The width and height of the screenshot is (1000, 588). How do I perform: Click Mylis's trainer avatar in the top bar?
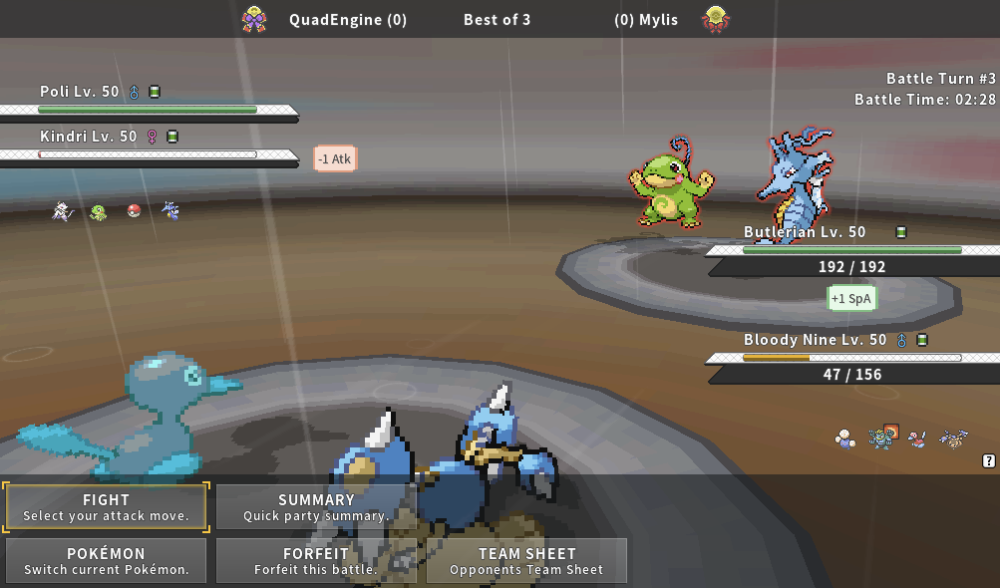[713, 19]
